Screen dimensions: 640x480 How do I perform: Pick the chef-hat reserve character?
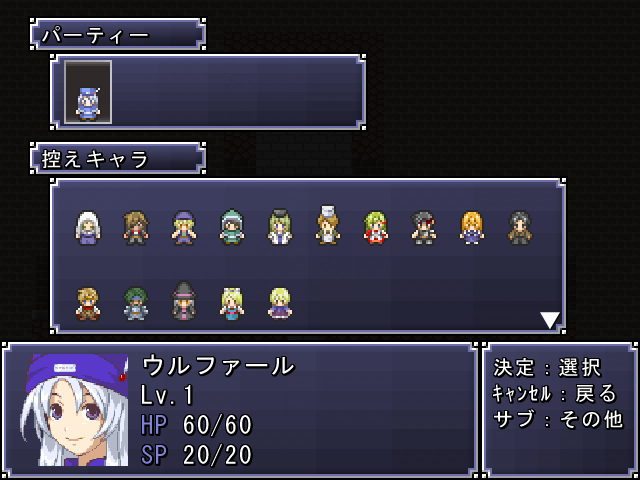(327, 227)
